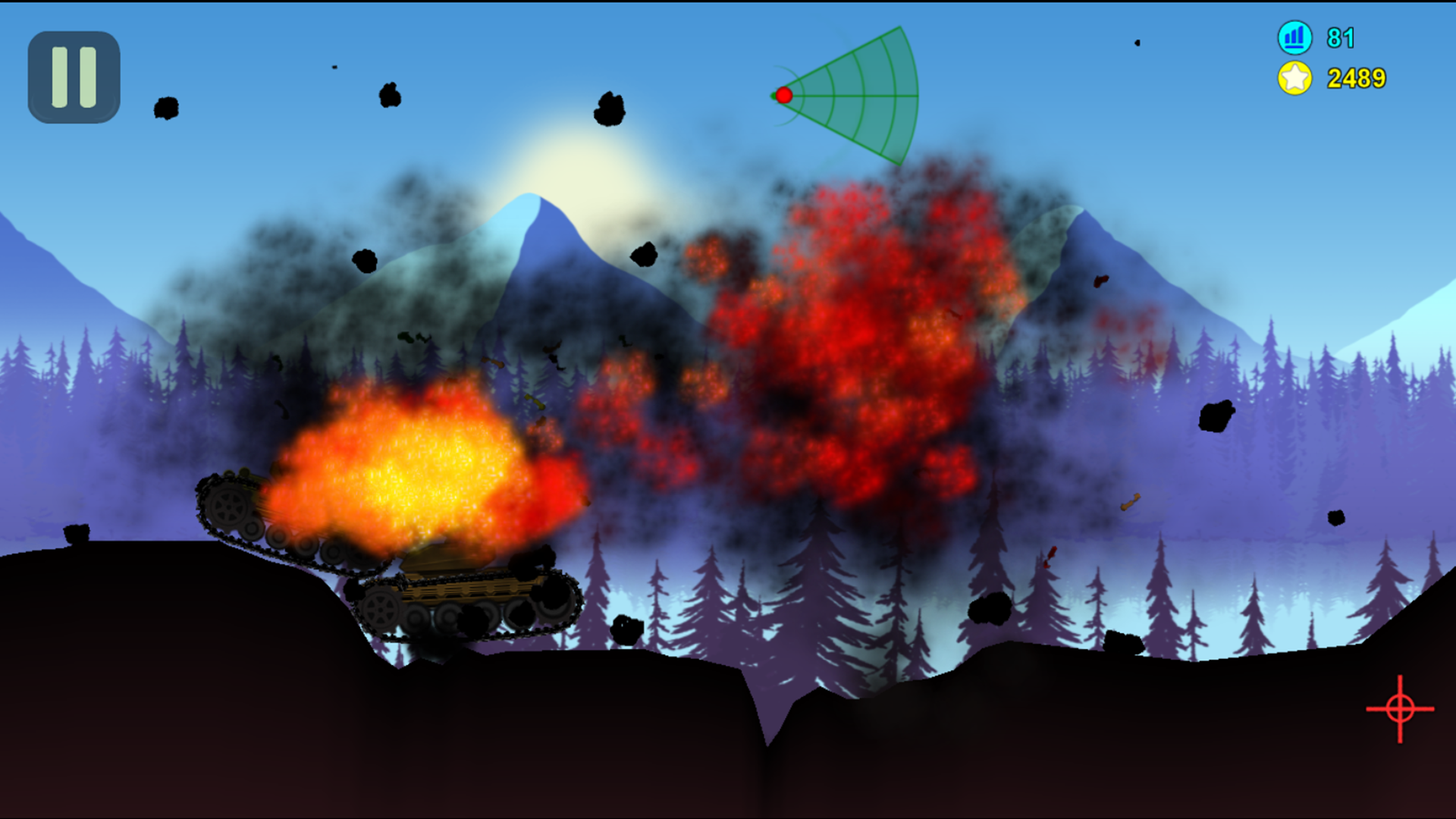Screen dimensions: 1456x819
Task: Click the yellow star score icon
Action: click(1294, 77)
